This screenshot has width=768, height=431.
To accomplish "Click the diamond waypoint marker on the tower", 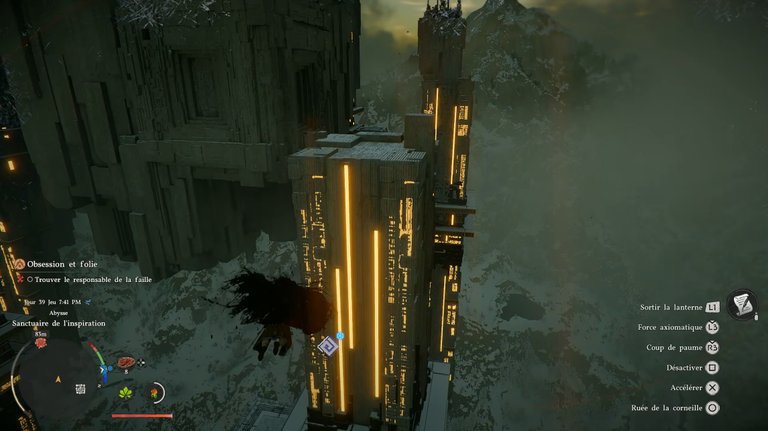I will (x=327, y=346).
